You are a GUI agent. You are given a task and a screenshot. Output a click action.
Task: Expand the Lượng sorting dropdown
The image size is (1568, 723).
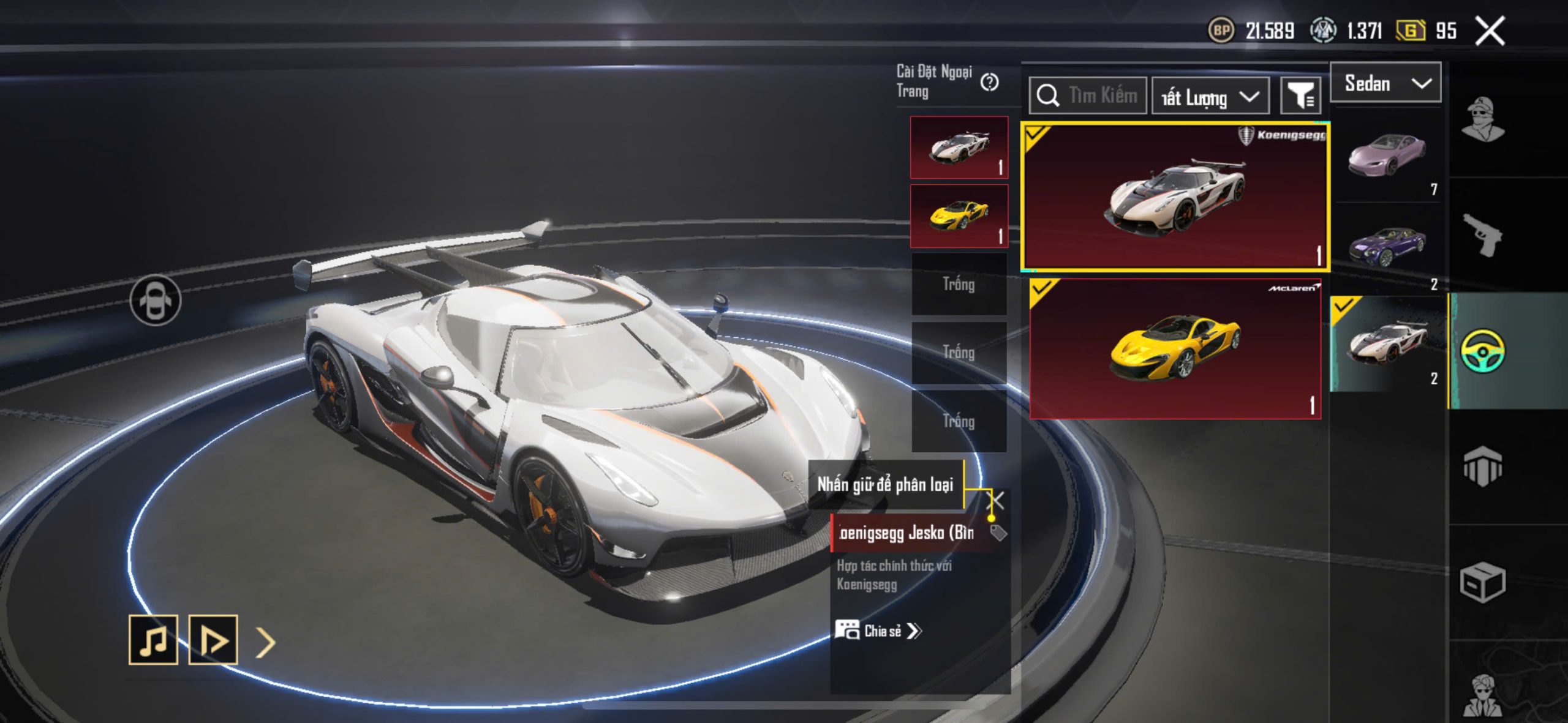1210,97
